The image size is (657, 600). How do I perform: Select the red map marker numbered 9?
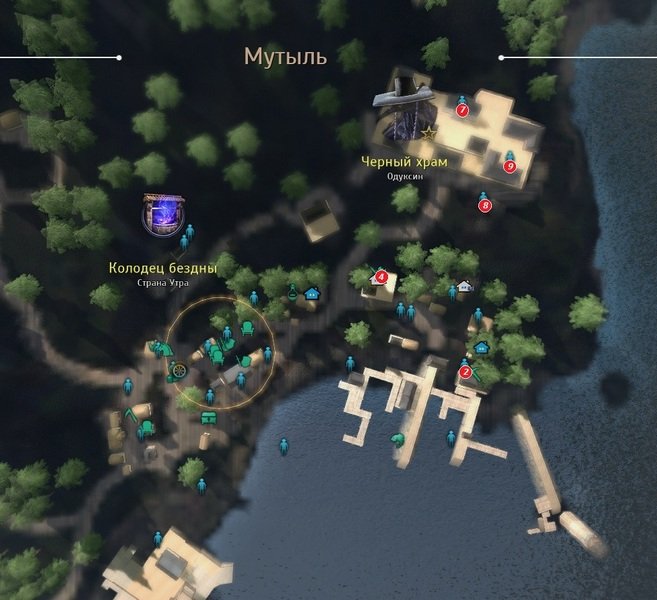pyautogui.click(x=510, y=166)
